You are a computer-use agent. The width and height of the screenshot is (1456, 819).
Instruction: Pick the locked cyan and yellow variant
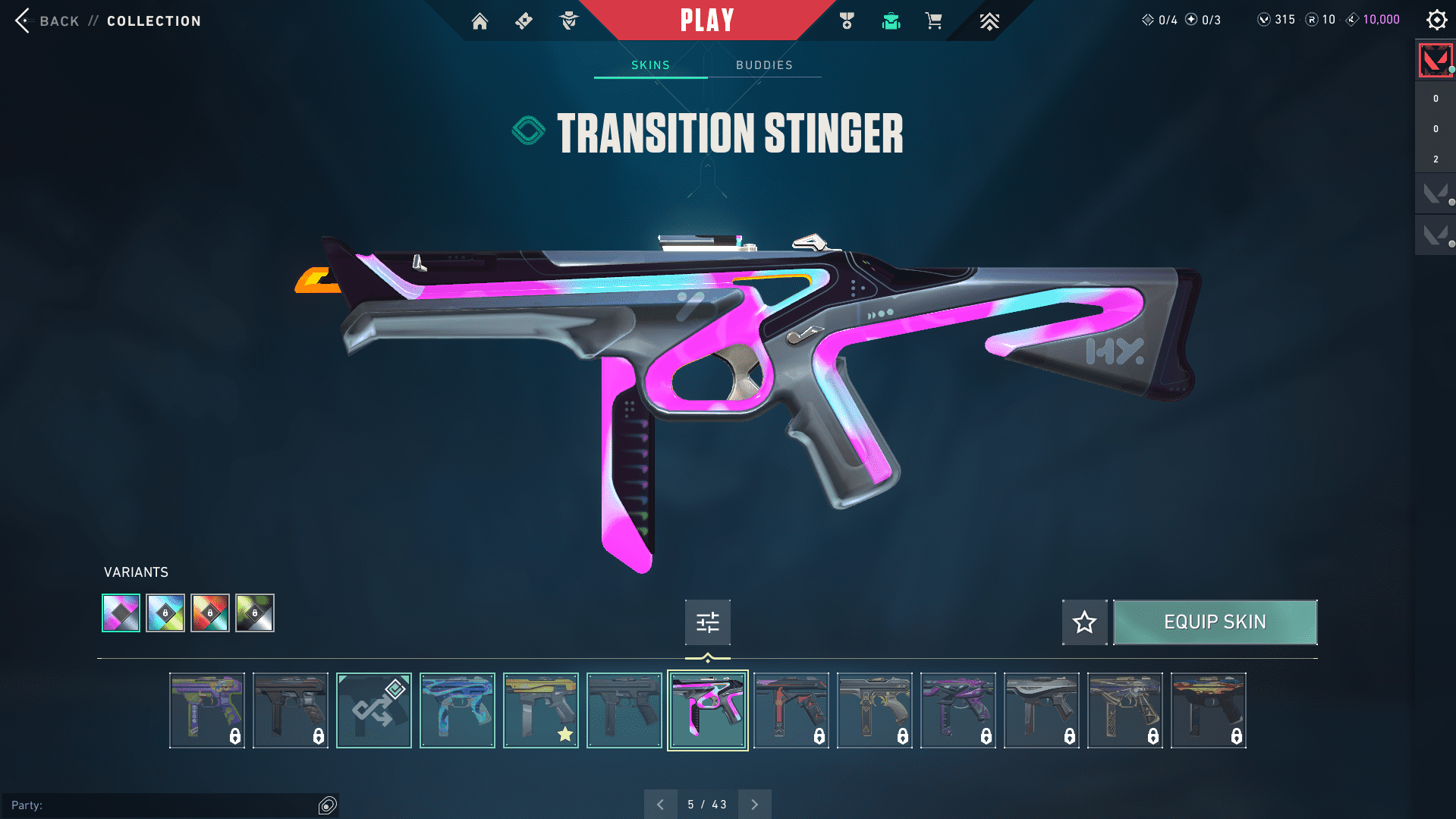coord(165,613)
